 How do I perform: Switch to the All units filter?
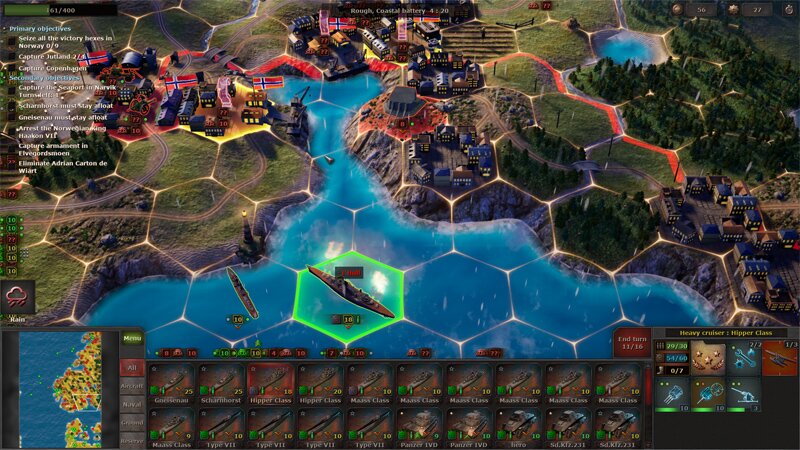coord(132,368)
